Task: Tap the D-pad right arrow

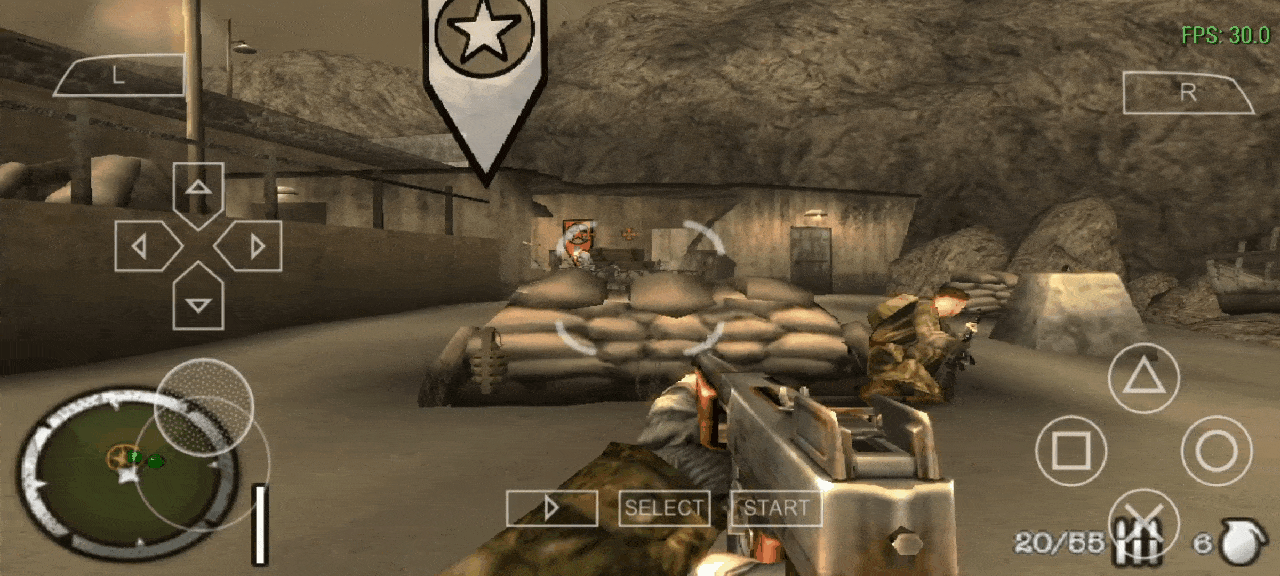Action: click(254, 246)
